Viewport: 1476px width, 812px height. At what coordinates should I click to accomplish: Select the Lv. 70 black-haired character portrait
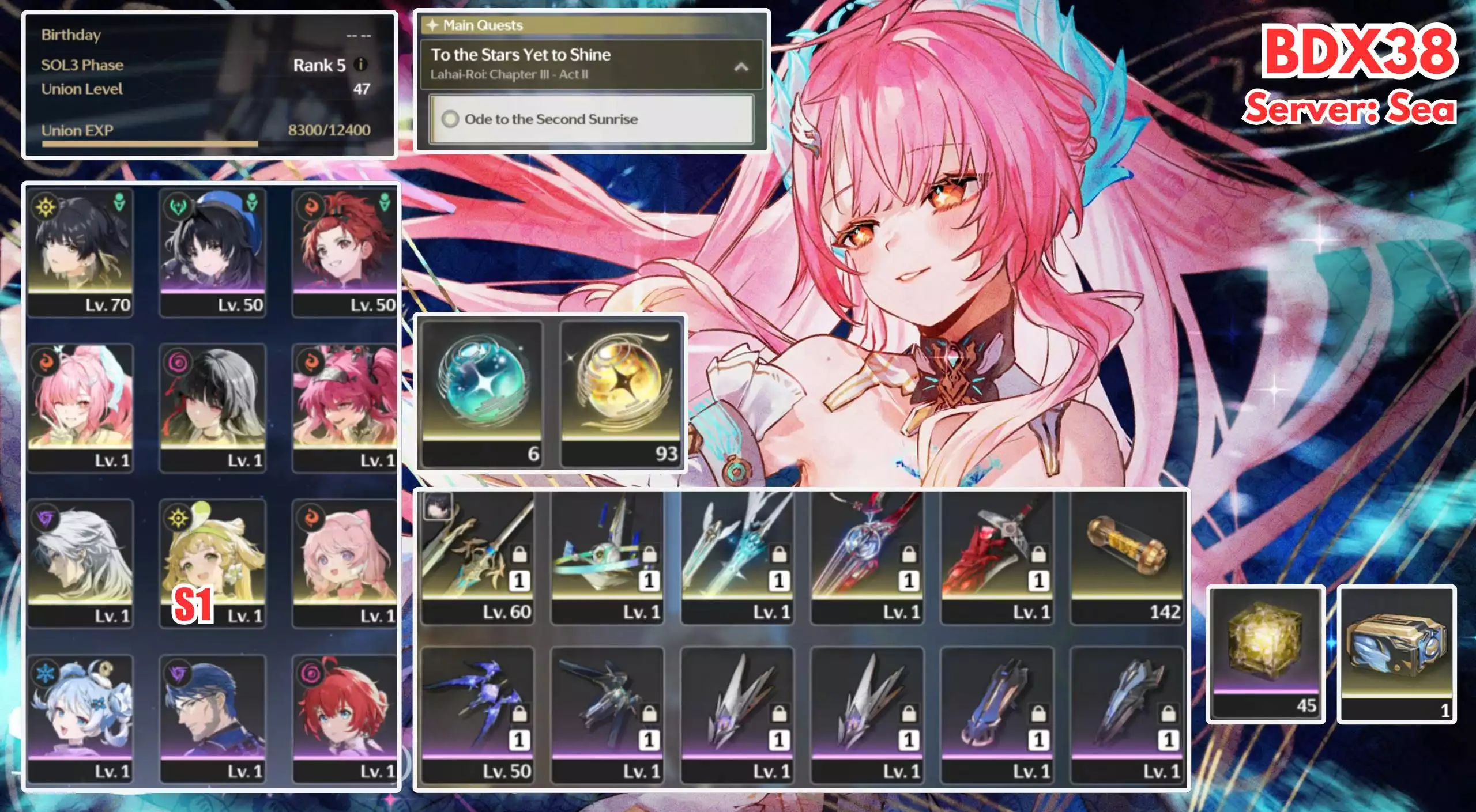point(80,252)
